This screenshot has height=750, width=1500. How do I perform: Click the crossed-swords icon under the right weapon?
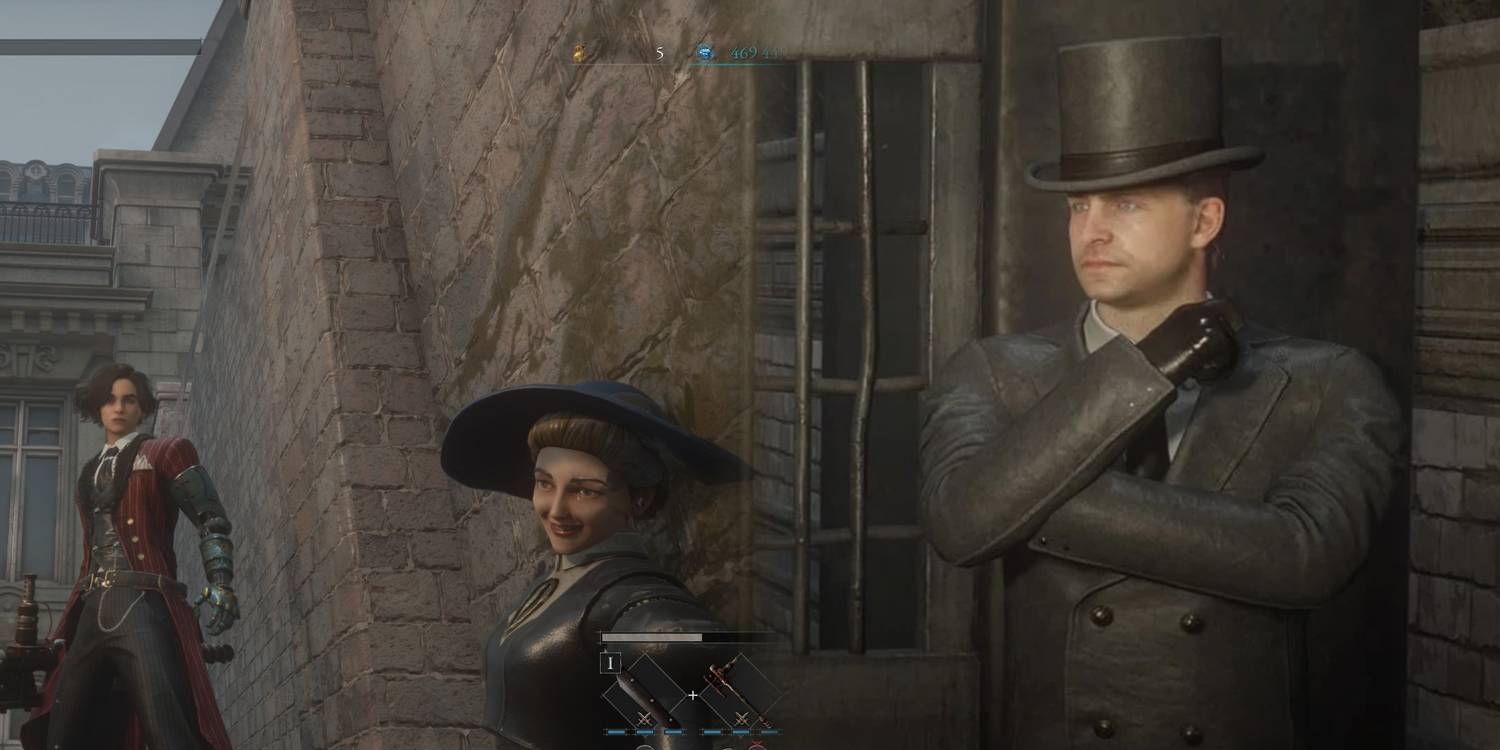point(741,718)
